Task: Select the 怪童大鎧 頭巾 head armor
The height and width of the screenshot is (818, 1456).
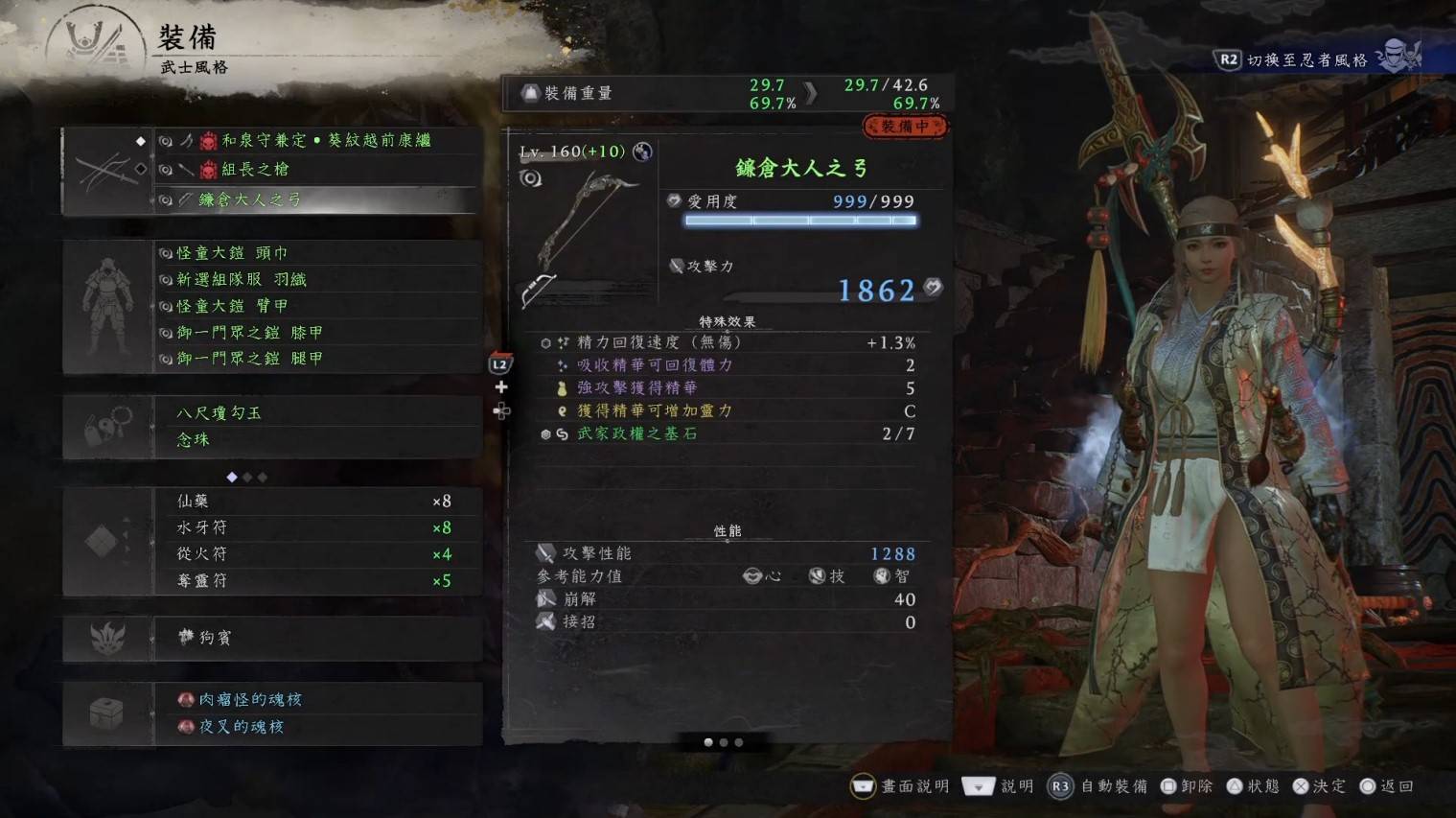Action: [232, 253]
